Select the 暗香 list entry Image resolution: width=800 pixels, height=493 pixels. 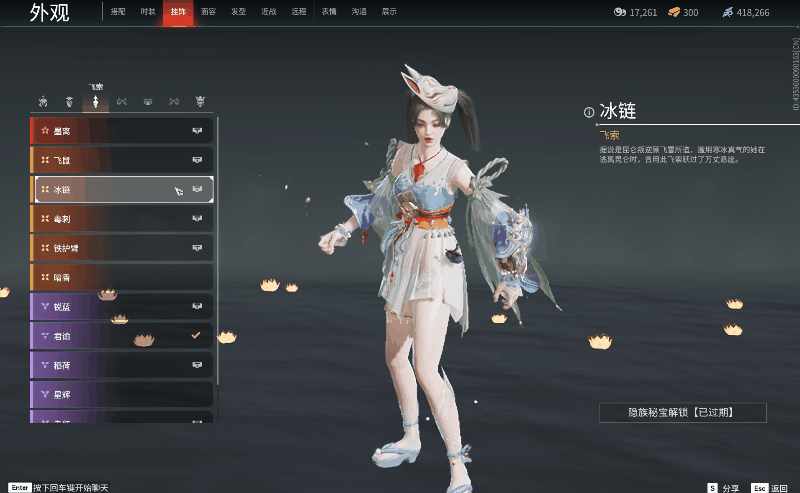[x=122, y=276]
